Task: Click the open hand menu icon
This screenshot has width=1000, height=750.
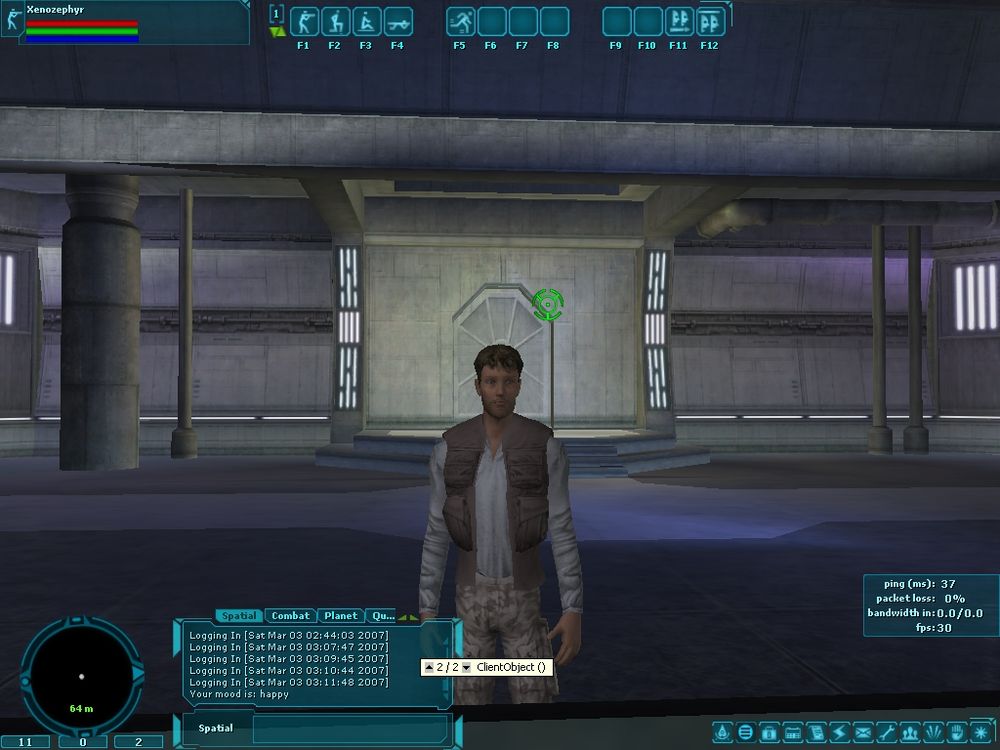Action: coord(954,732)
